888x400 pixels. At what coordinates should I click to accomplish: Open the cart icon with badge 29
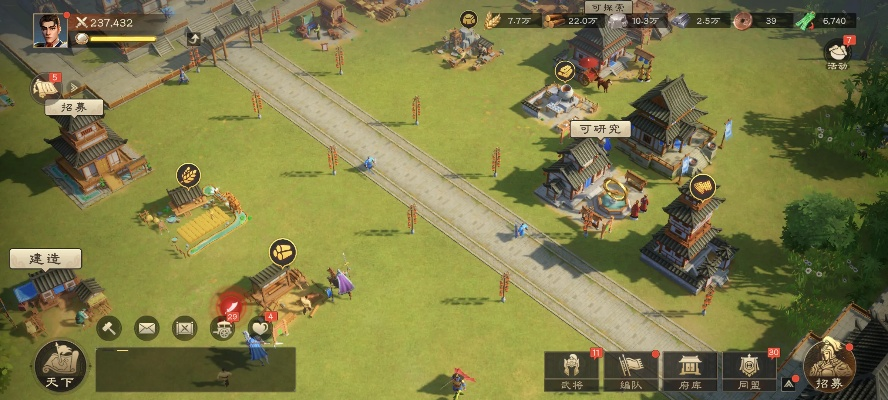[x=223, y=327]
